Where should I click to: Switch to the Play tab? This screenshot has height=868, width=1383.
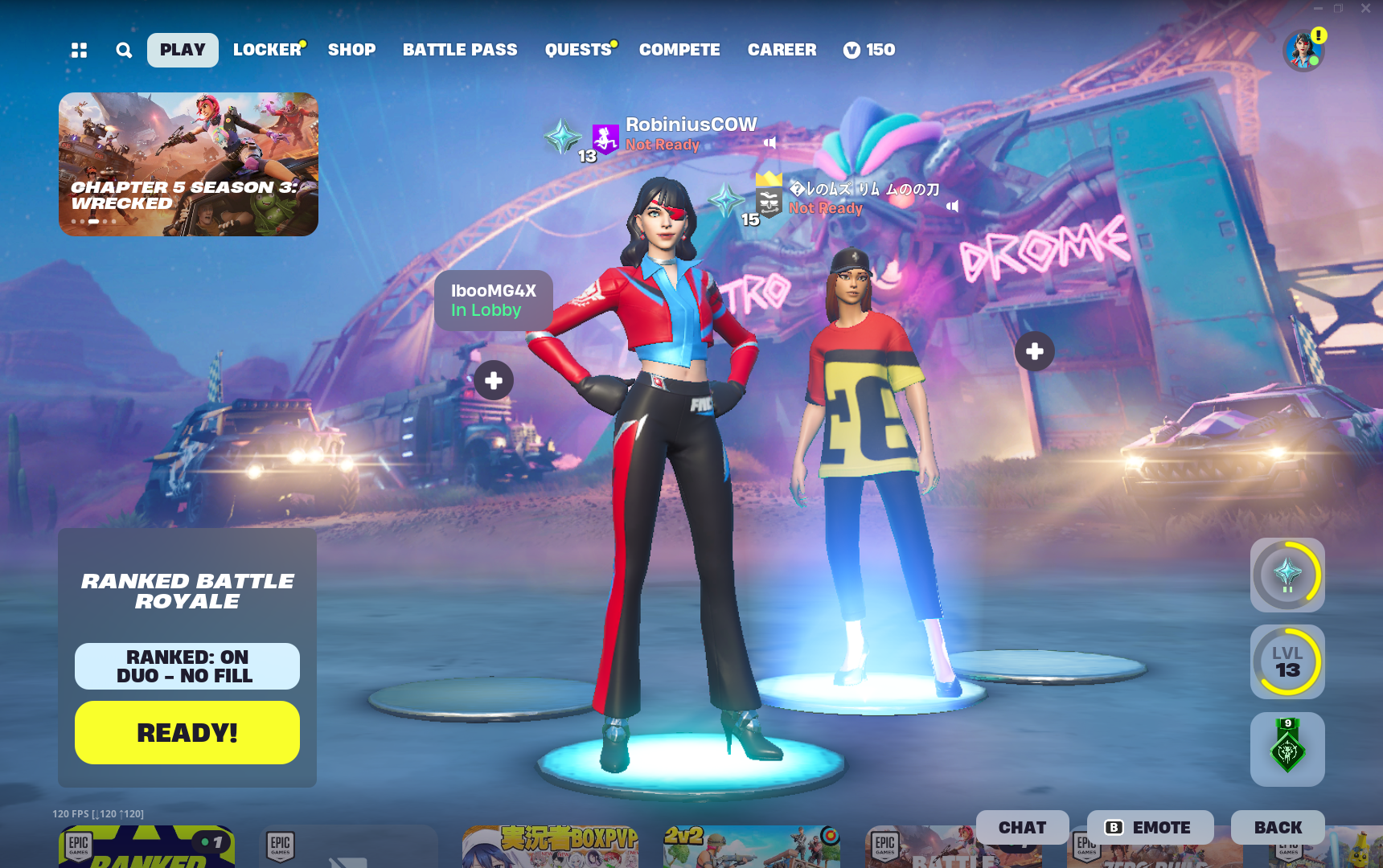[x=183, y=50]
